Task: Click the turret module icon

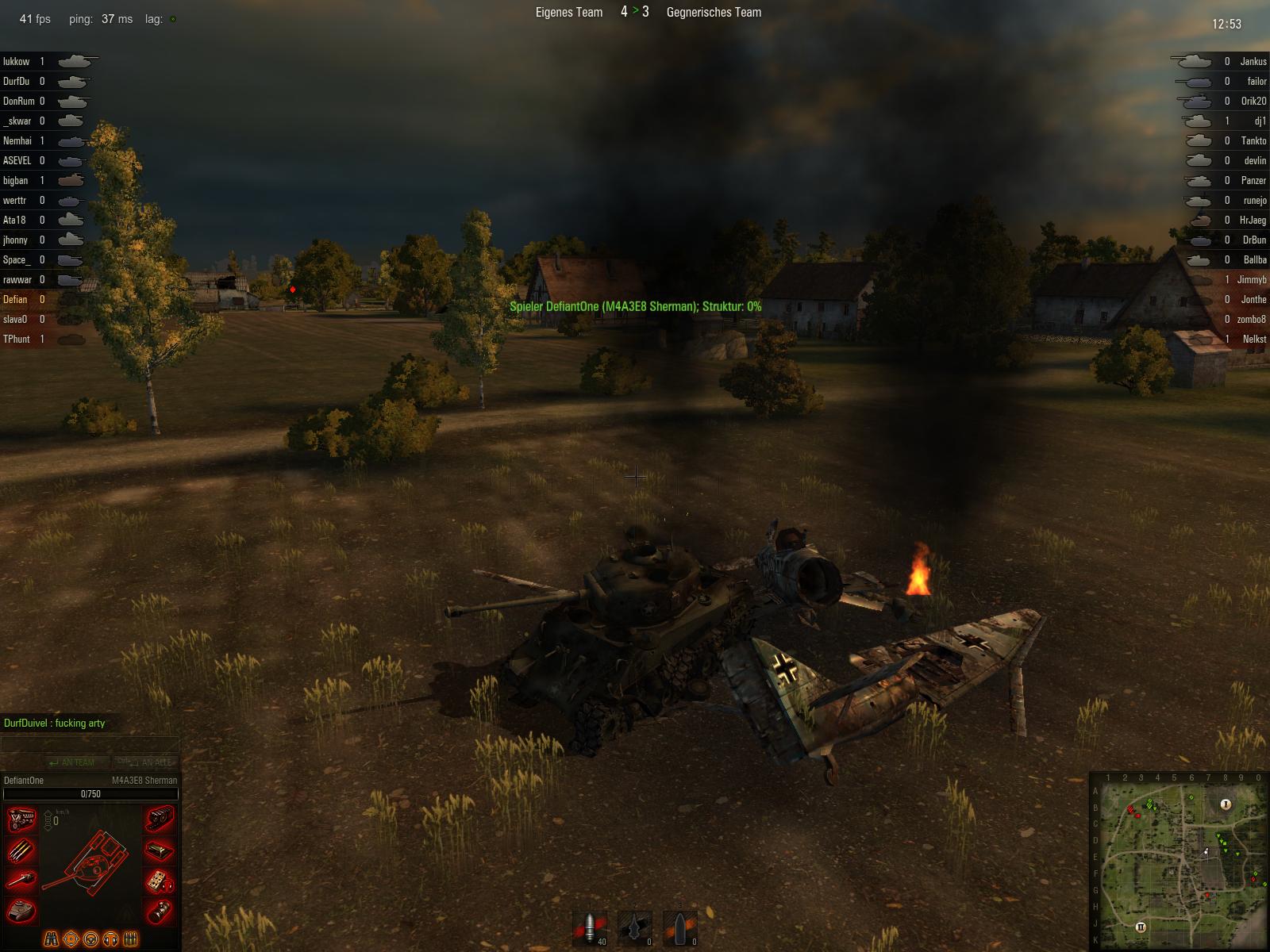Action: (21, 911)
